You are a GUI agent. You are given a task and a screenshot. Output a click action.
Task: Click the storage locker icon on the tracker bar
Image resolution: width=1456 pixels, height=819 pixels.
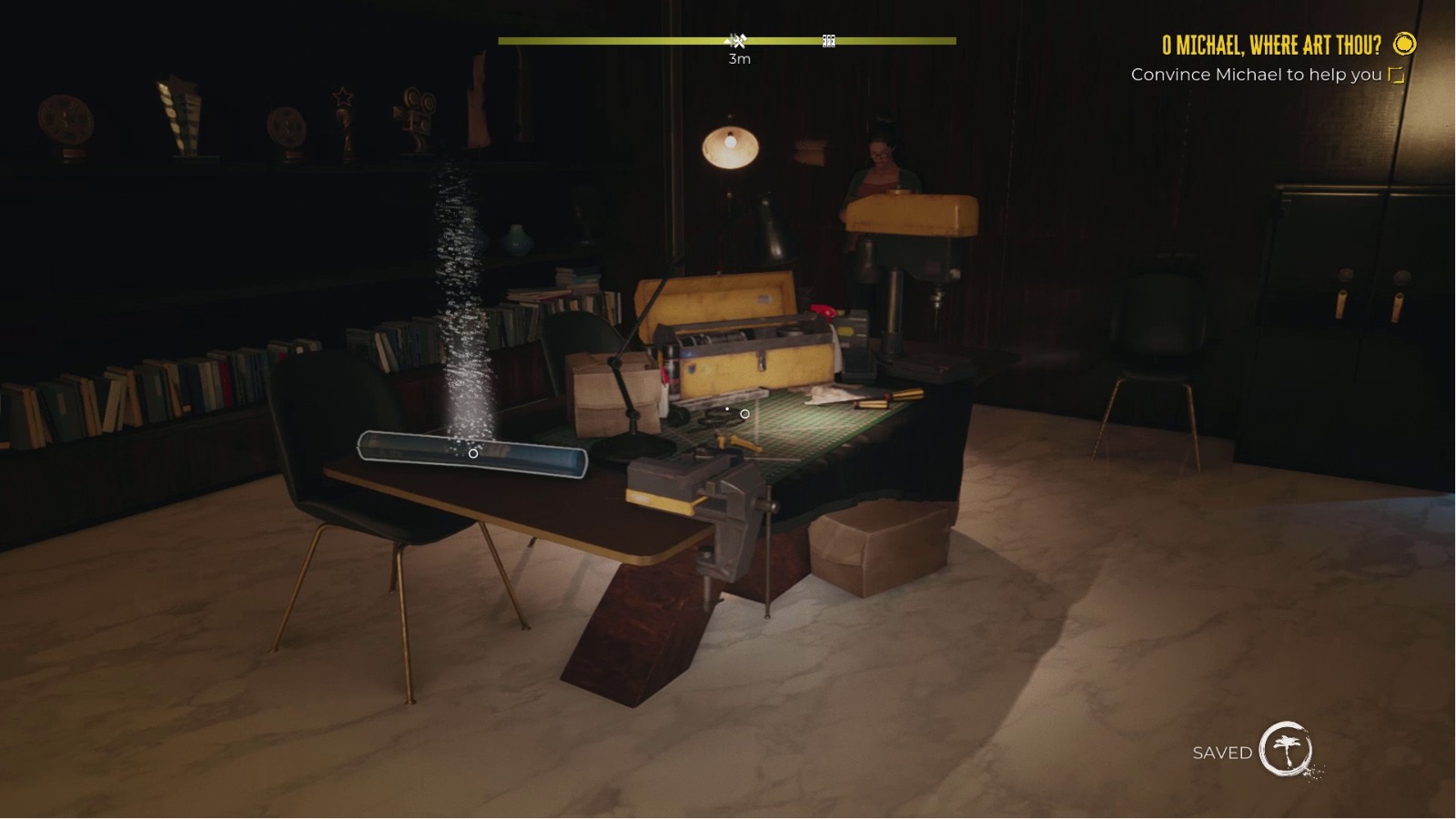coord(828,40)
